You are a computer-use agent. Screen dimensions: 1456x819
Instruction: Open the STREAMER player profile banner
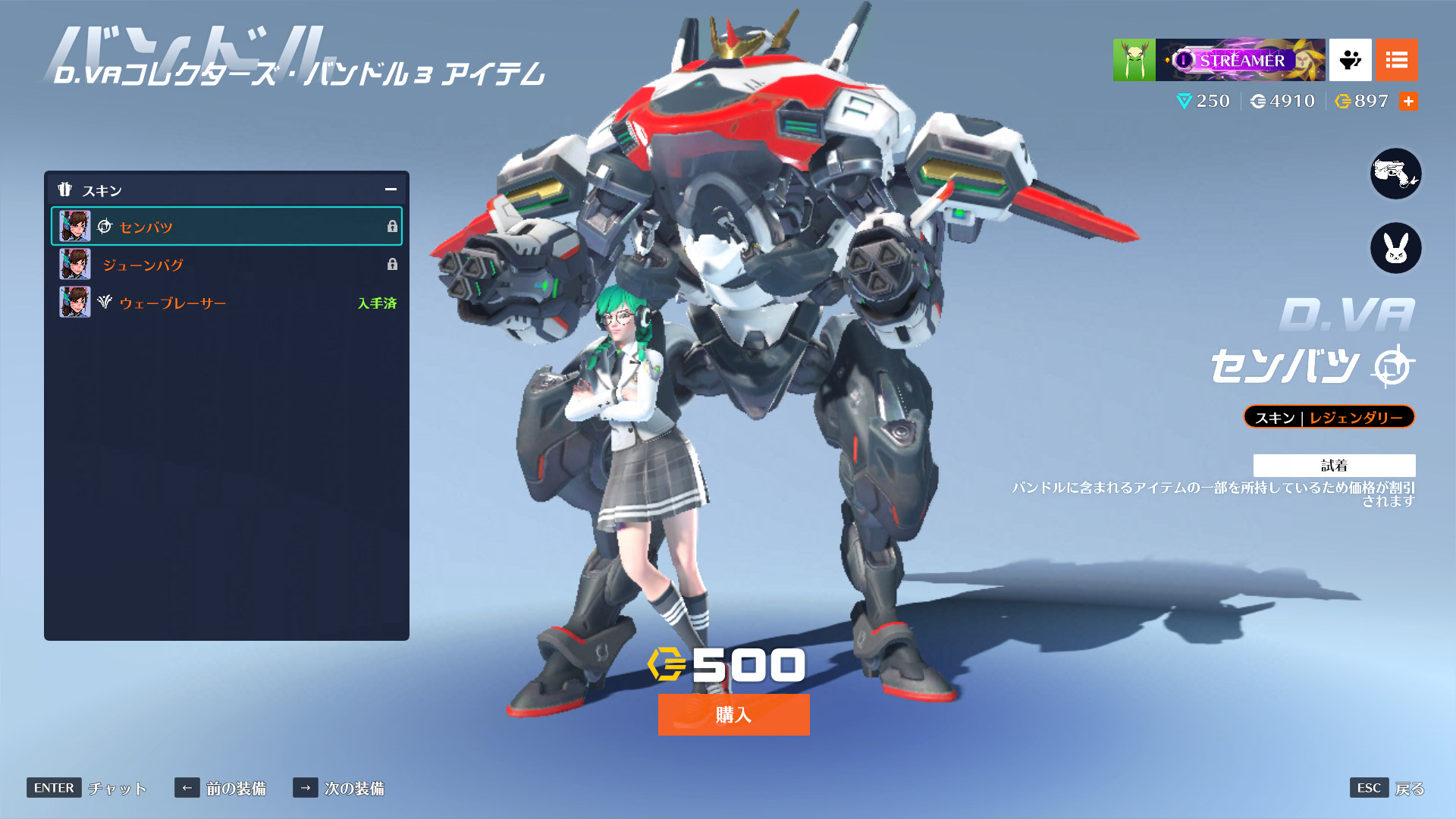pyautogui.click(x=1240, y=60)
